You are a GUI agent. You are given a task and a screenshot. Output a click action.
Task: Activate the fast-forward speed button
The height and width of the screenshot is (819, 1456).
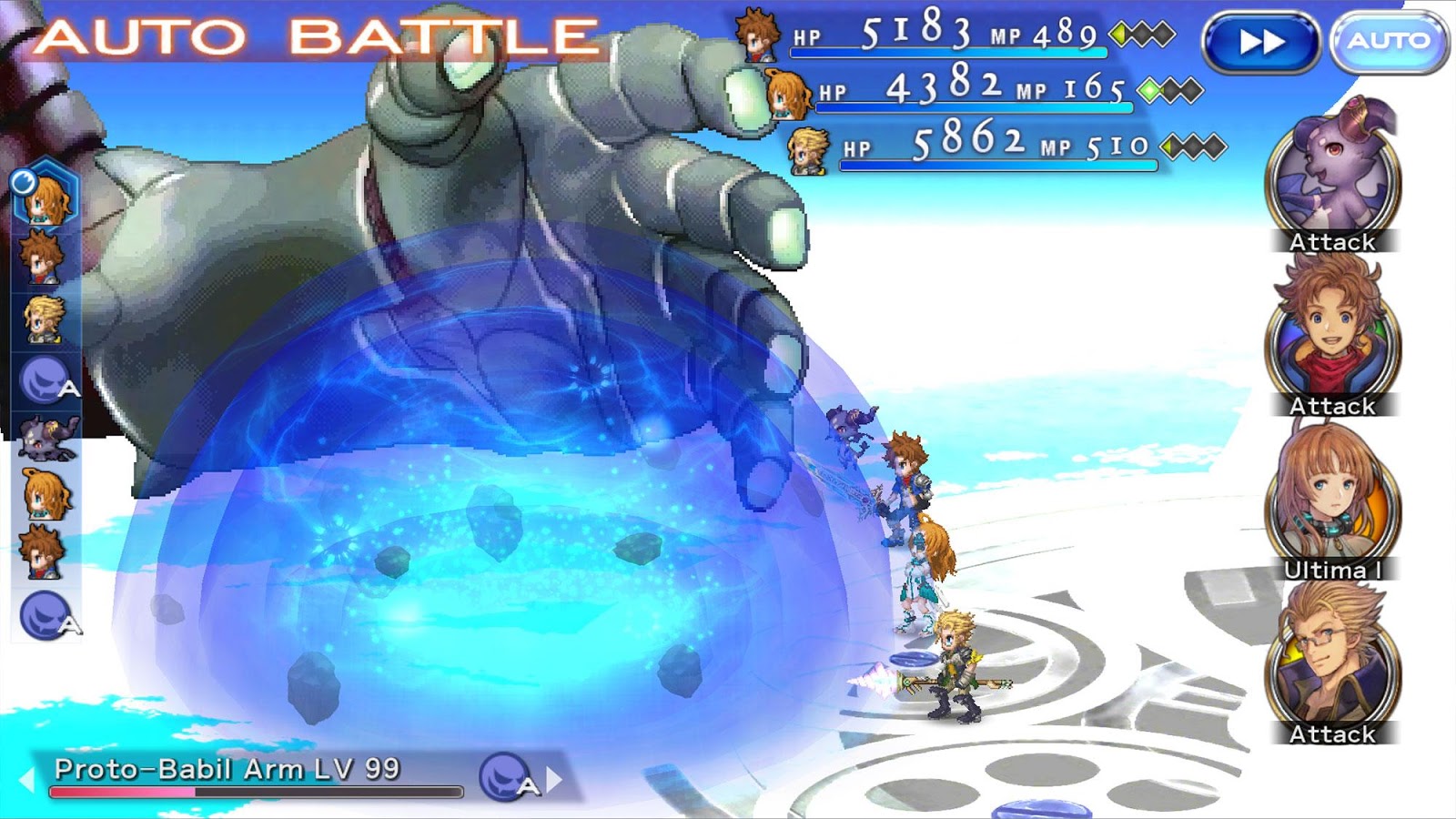1261,42
